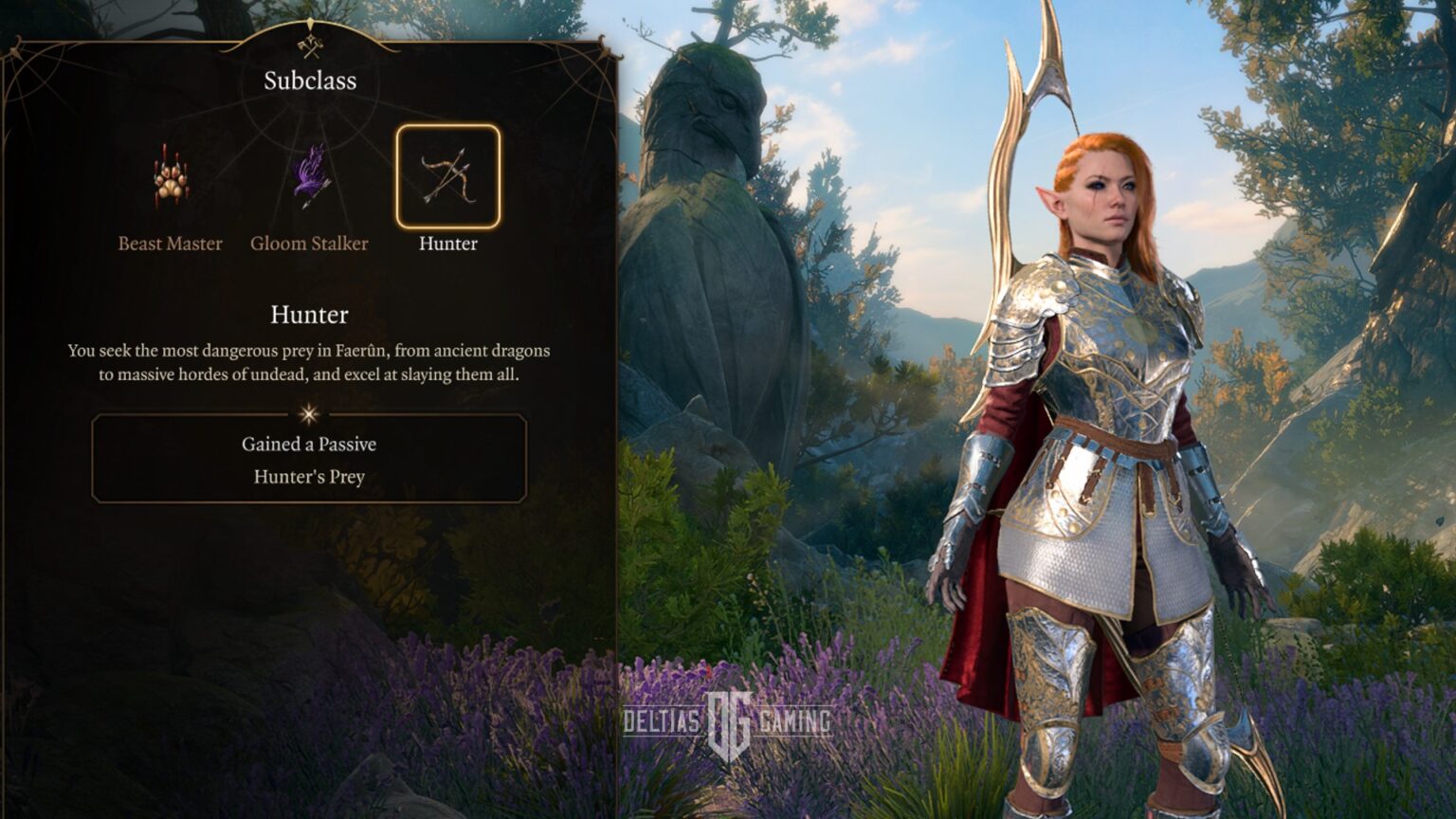Inspect the Hunter's Prey passive
Viewport: 1456px width, 819px height.
309,477
